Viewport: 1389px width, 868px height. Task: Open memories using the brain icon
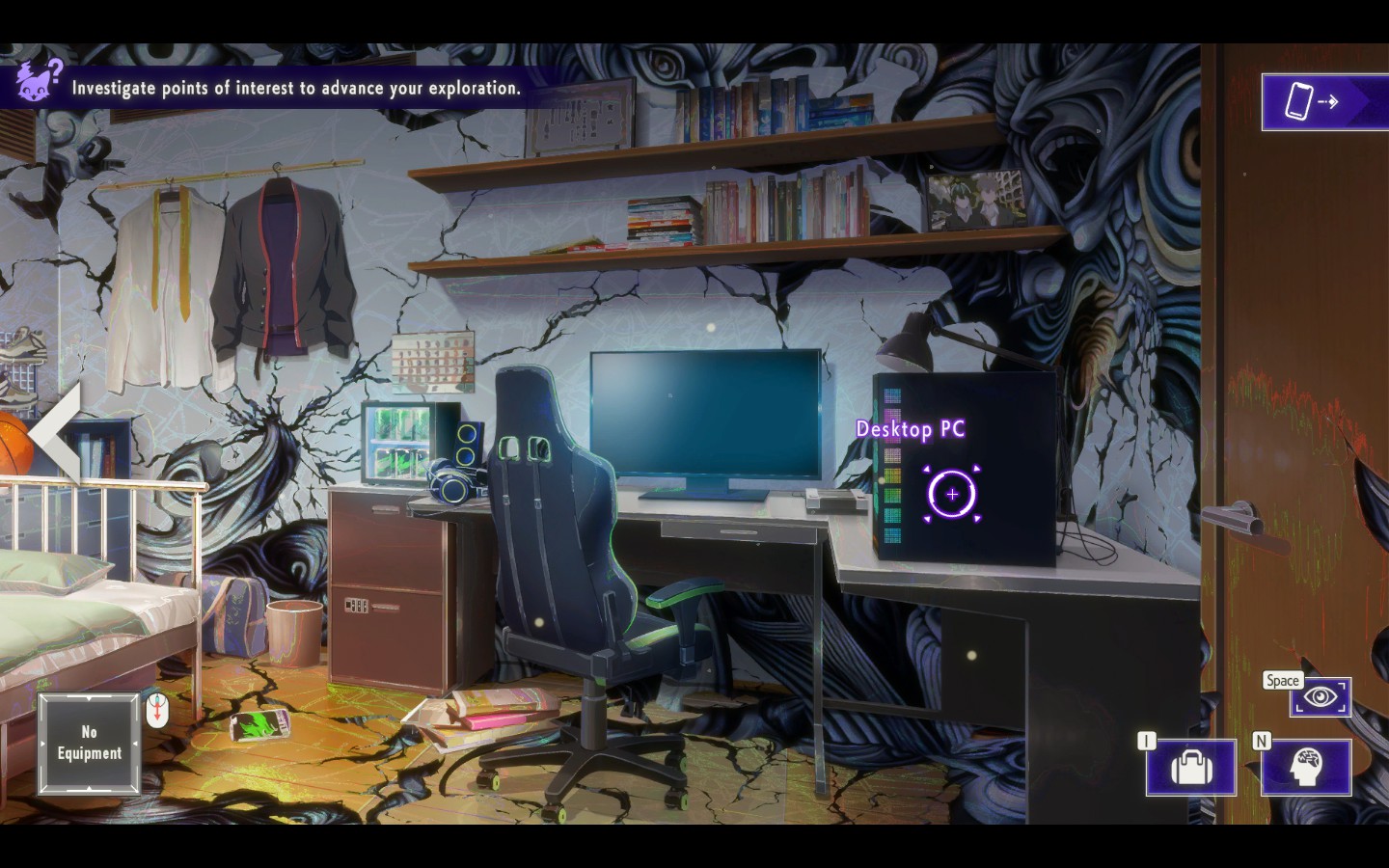click(x=1306, y=768)
